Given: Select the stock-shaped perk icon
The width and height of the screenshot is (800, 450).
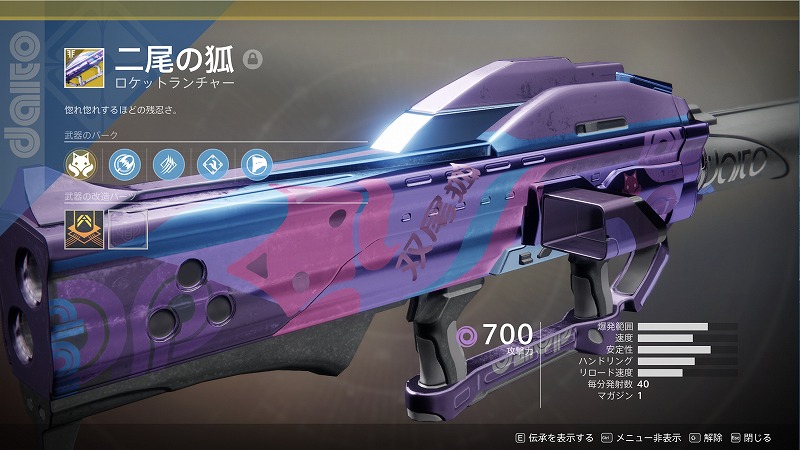Looking at the screenshot, I should [253, 163].
